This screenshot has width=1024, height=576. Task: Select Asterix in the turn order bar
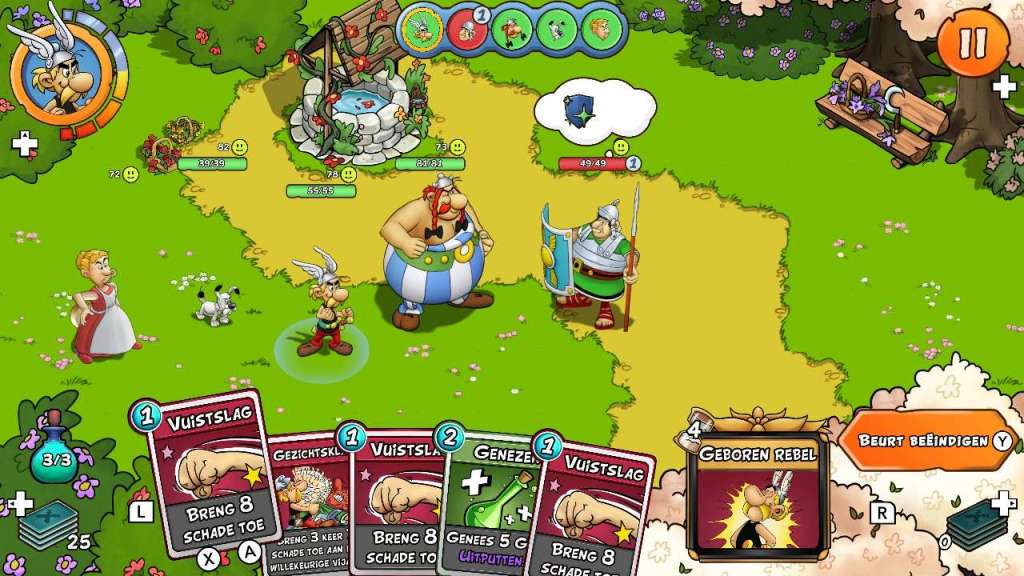click(x=423, y=30)
